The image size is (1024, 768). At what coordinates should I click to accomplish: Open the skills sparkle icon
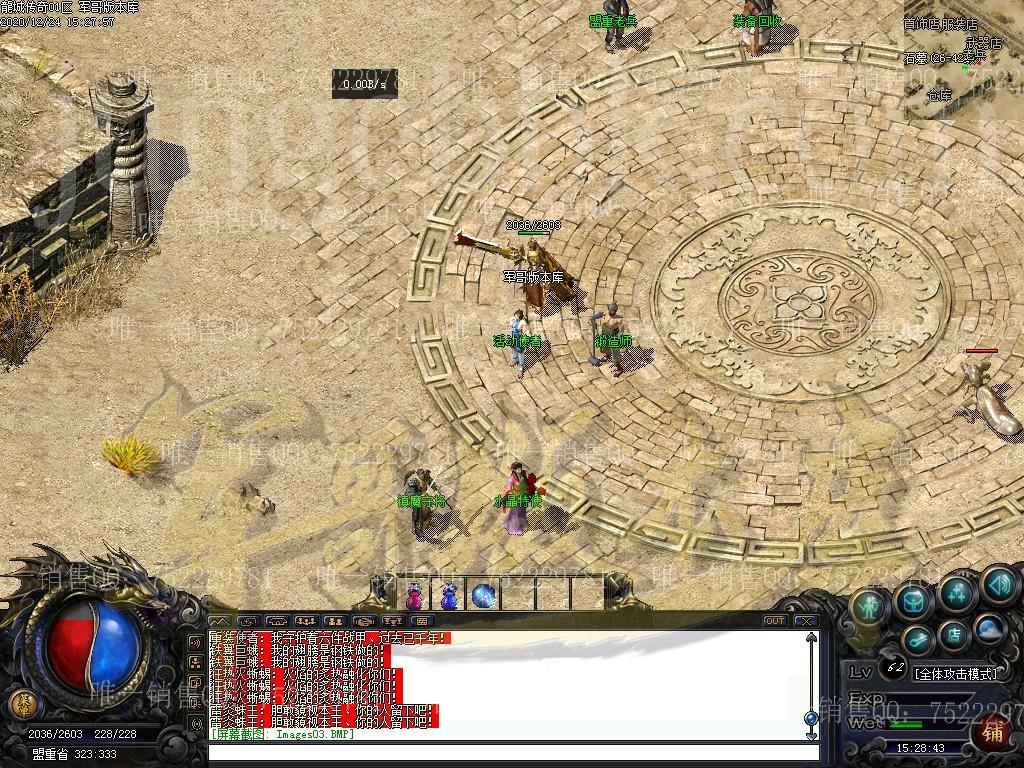[957, 592]
